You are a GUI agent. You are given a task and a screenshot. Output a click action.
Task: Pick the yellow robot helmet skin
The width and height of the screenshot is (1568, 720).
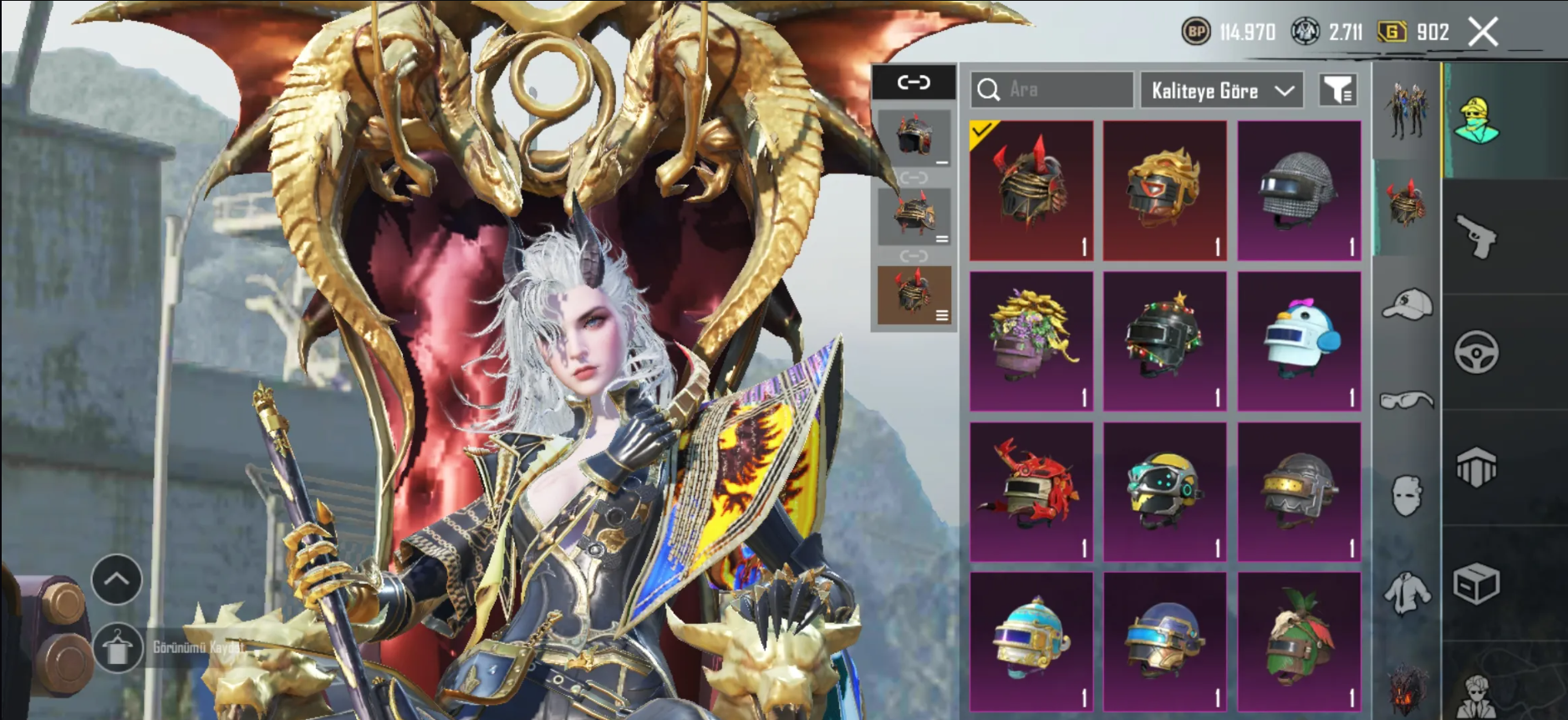1164,491
